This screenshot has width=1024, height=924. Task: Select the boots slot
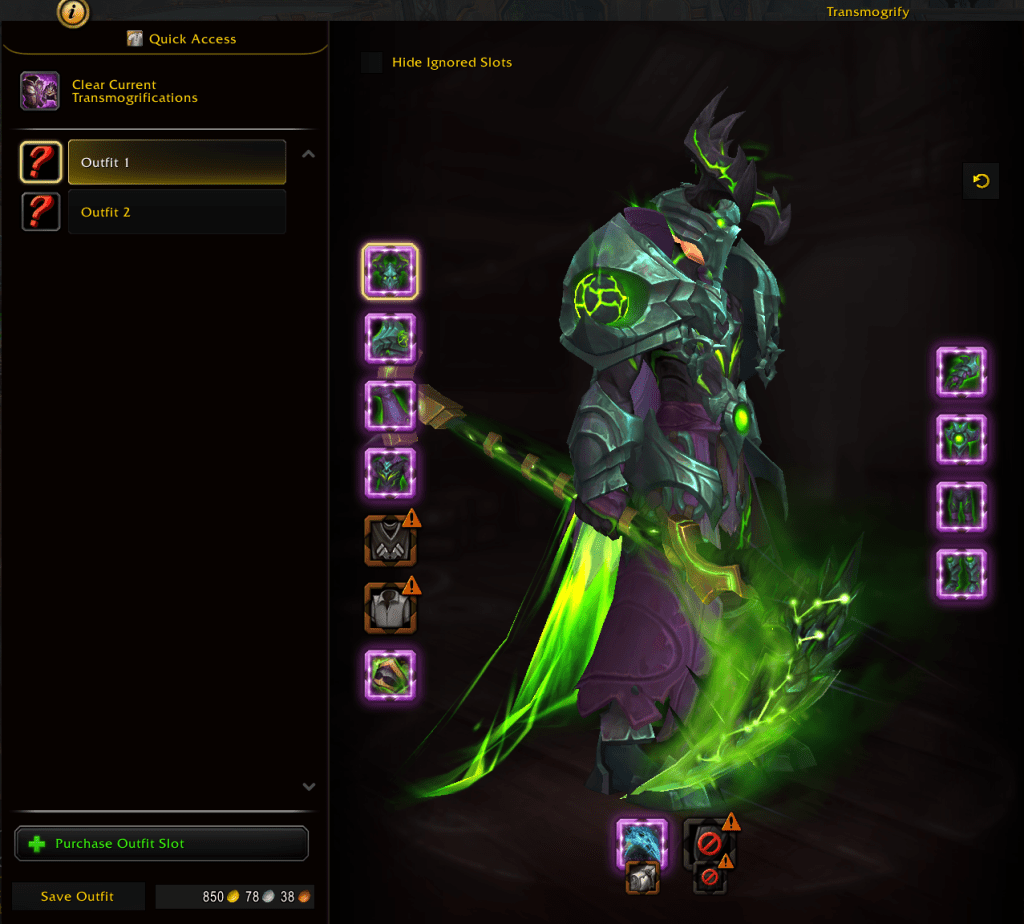(961, 574)
